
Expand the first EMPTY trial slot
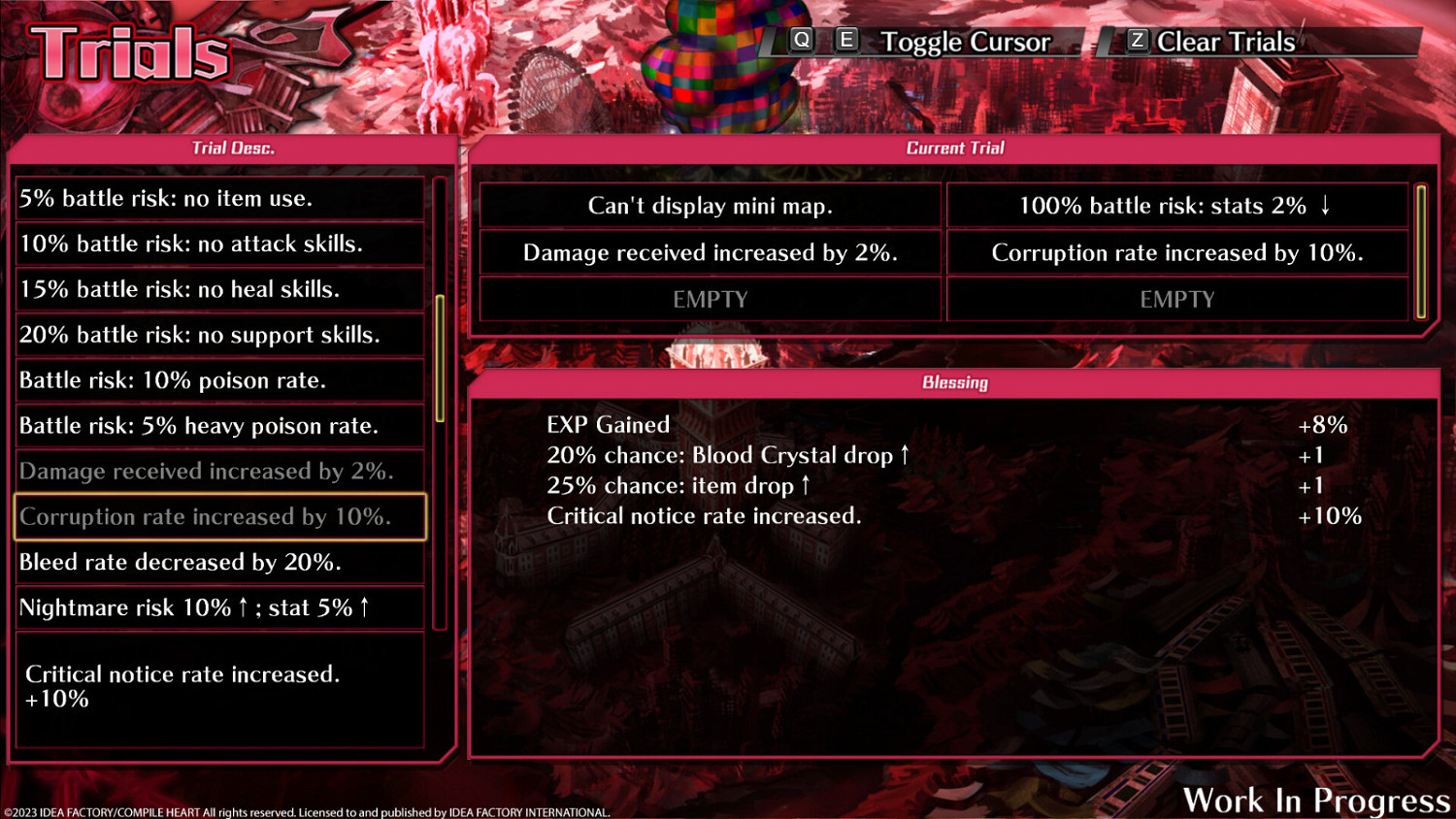point(710,299)
